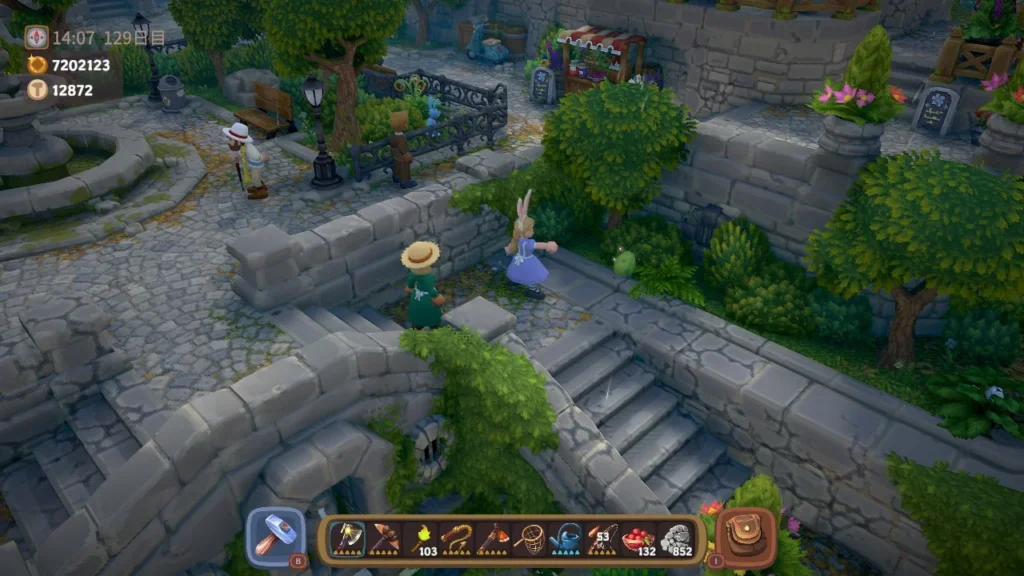Select the blue watering can
Screen dimensions: 1024x576
pos(565,538)
